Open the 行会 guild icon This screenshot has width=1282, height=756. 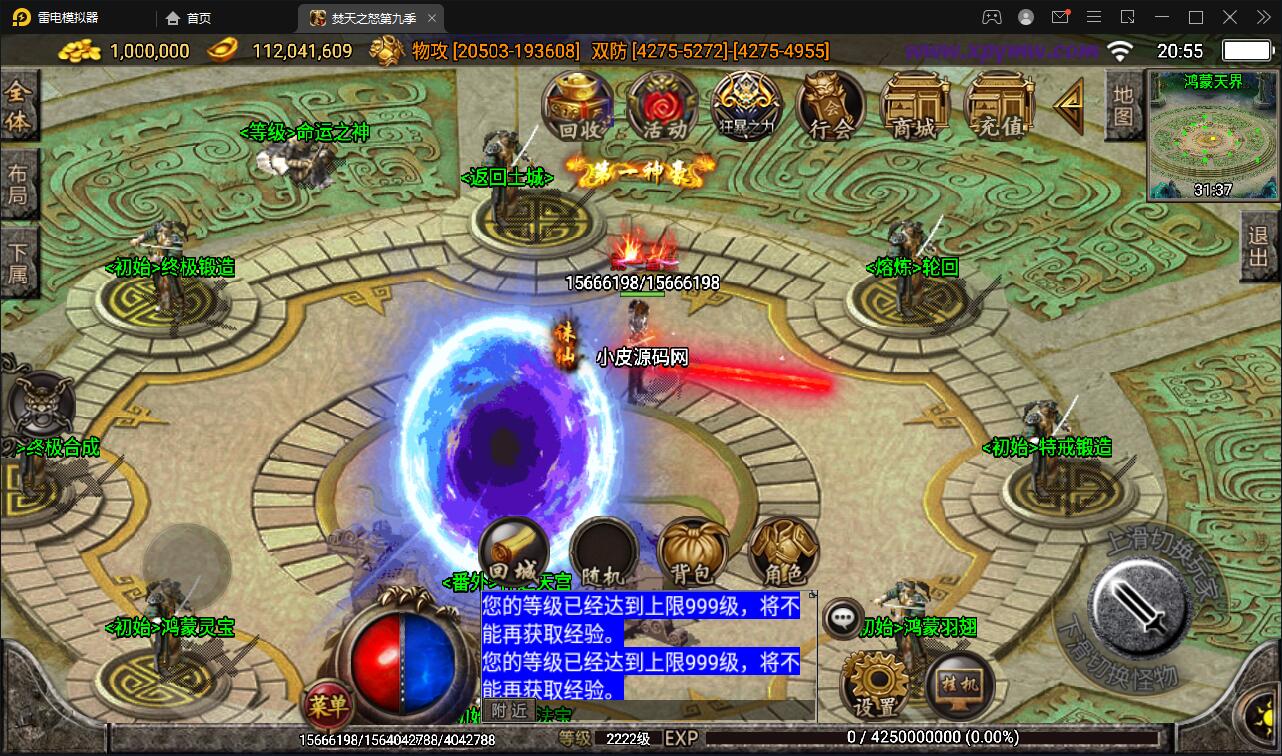coord(830,105)
